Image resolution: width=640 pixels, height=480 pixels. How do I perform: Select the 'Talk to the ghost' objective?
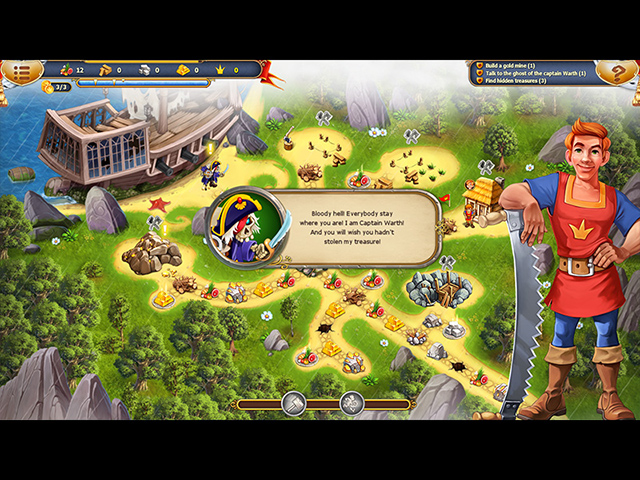[542, 72]
